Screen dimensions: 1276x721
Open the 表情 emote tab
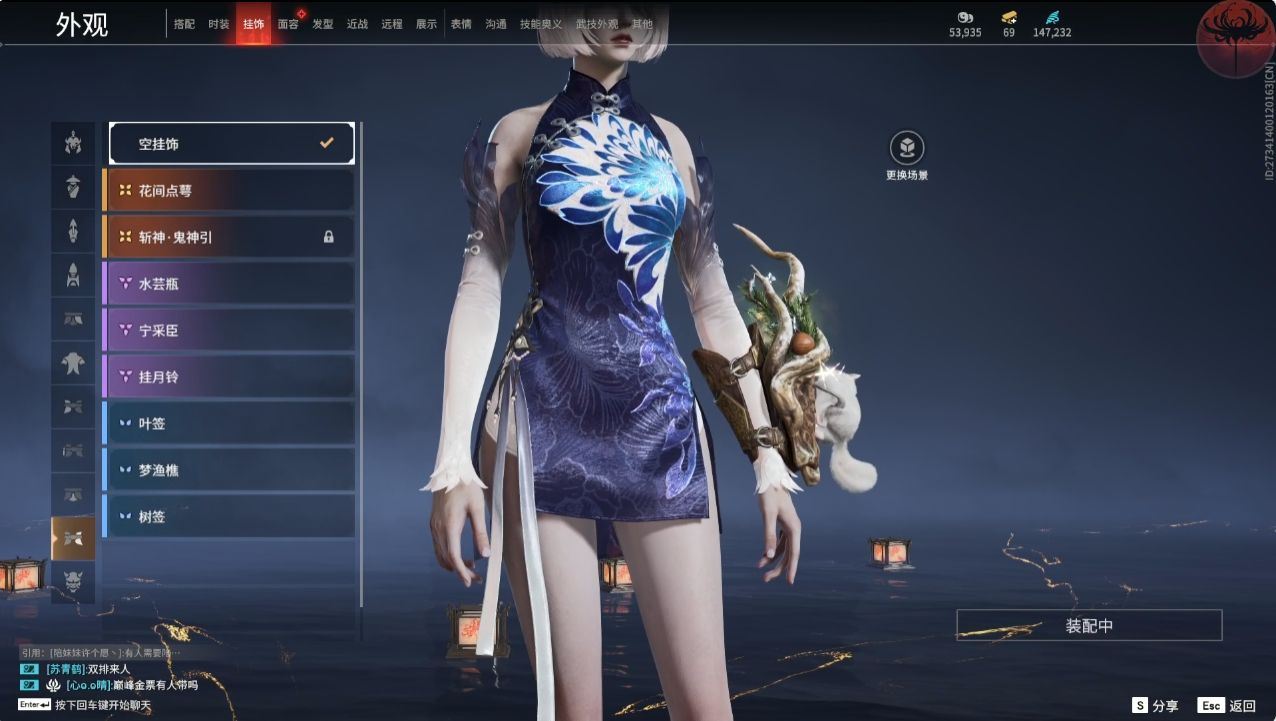461,24
